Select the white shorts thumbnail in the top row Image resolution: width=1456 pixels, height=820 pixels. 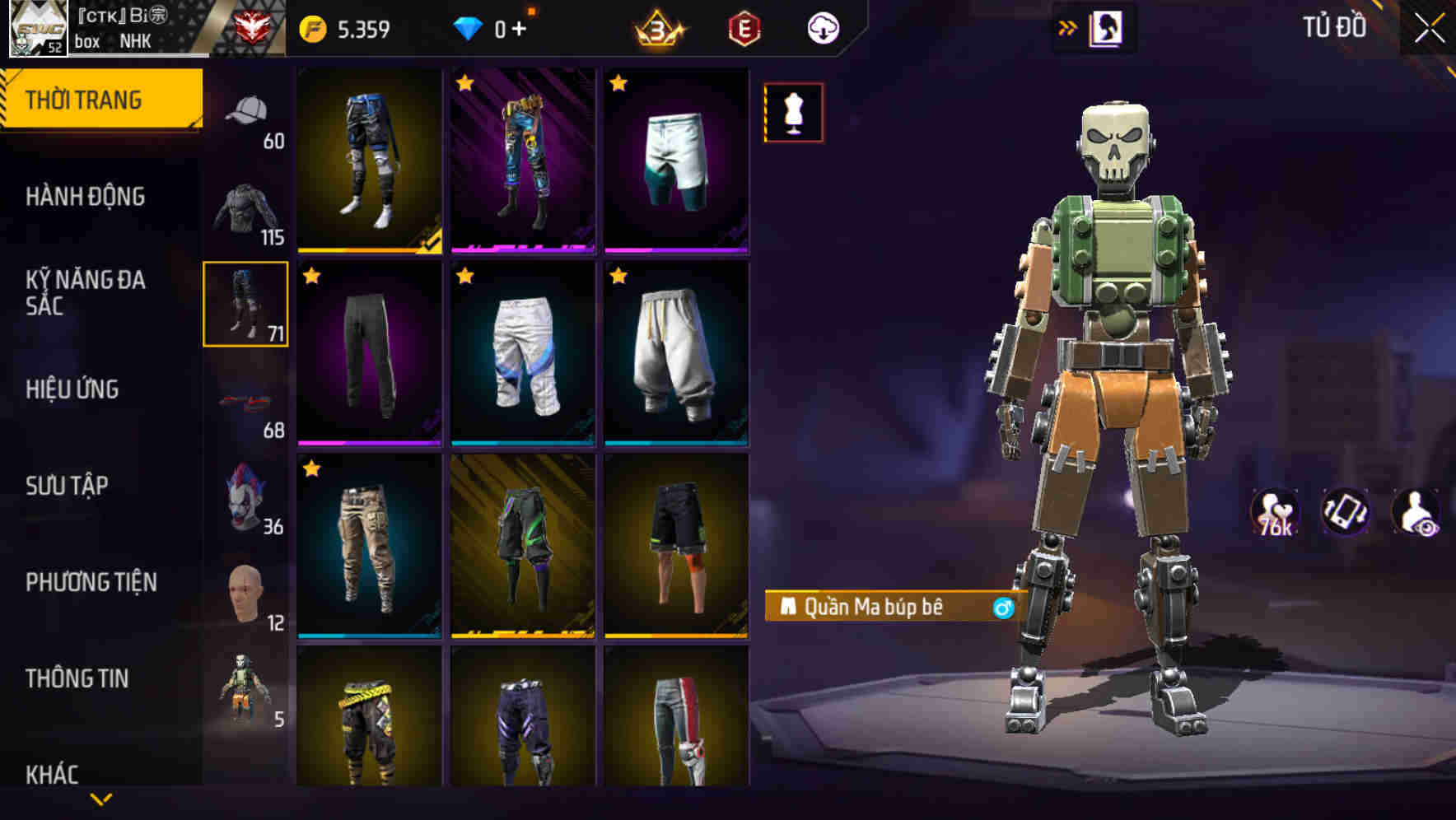678,161
